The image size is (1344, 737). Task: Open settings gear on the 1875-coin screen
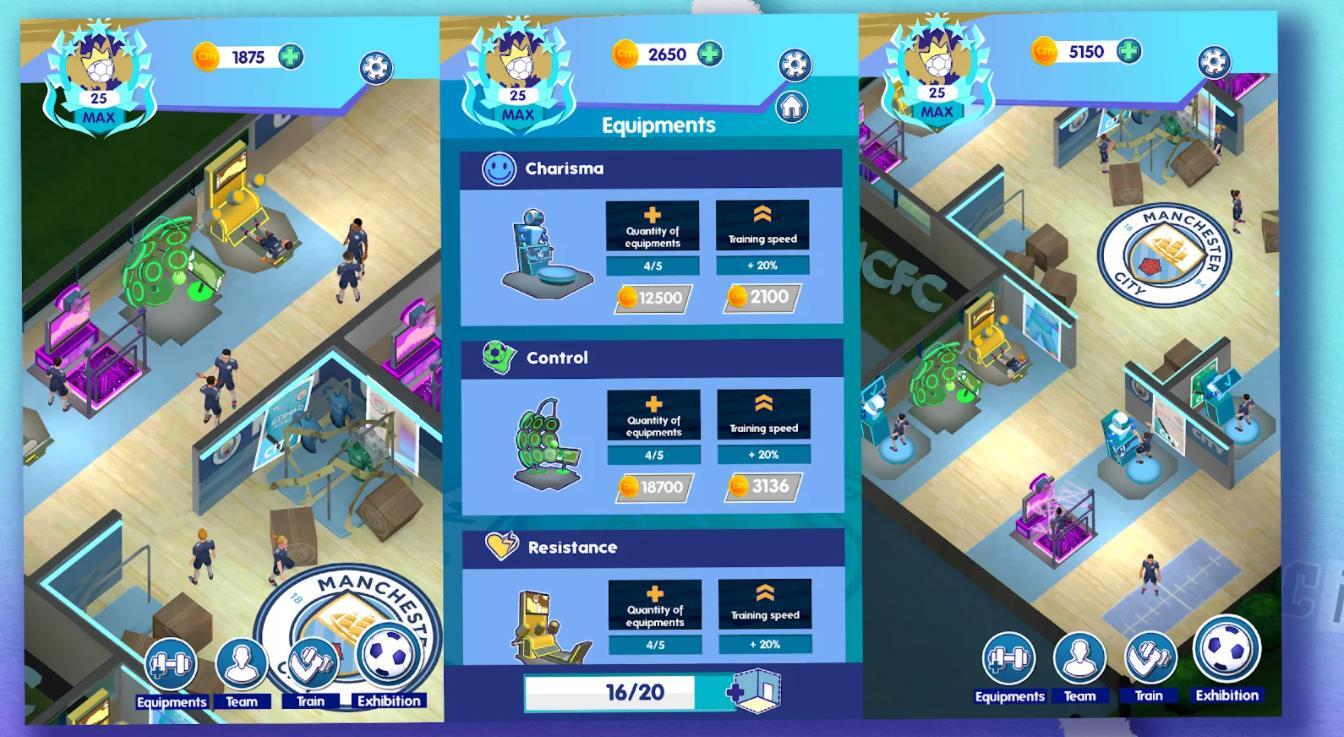point(376,68)
